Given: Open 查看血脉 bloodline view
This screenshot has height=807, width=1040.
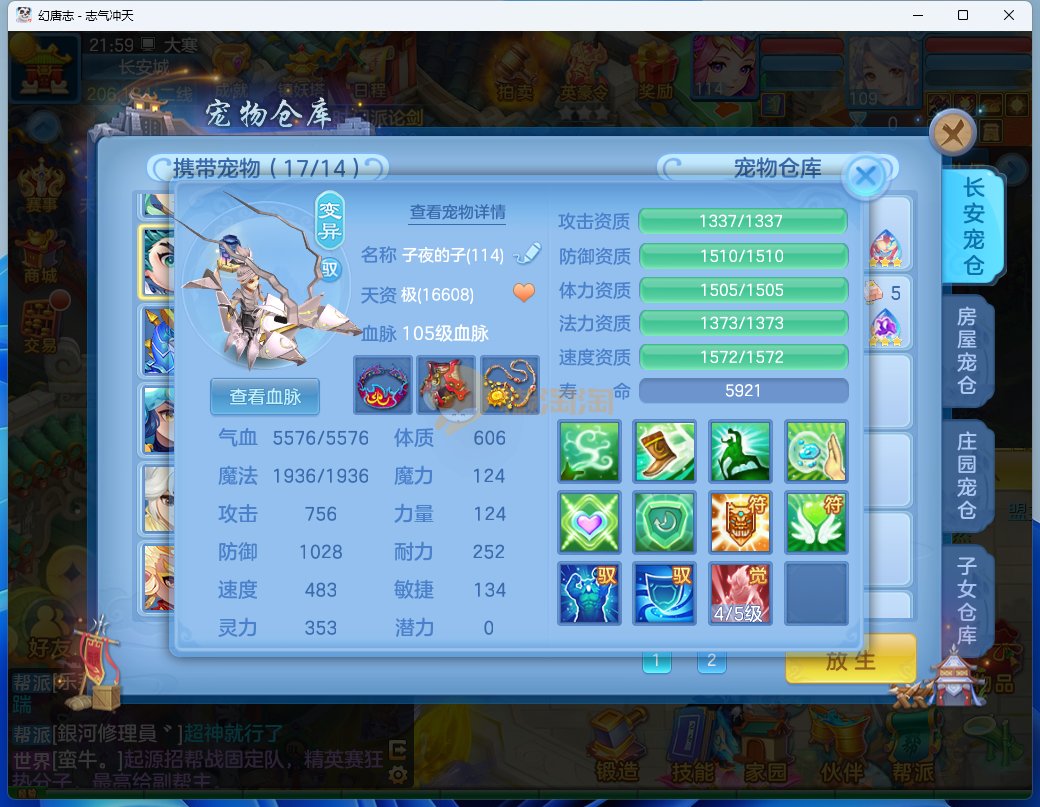Looking at the screenshot, I should [x=265, y=396].
